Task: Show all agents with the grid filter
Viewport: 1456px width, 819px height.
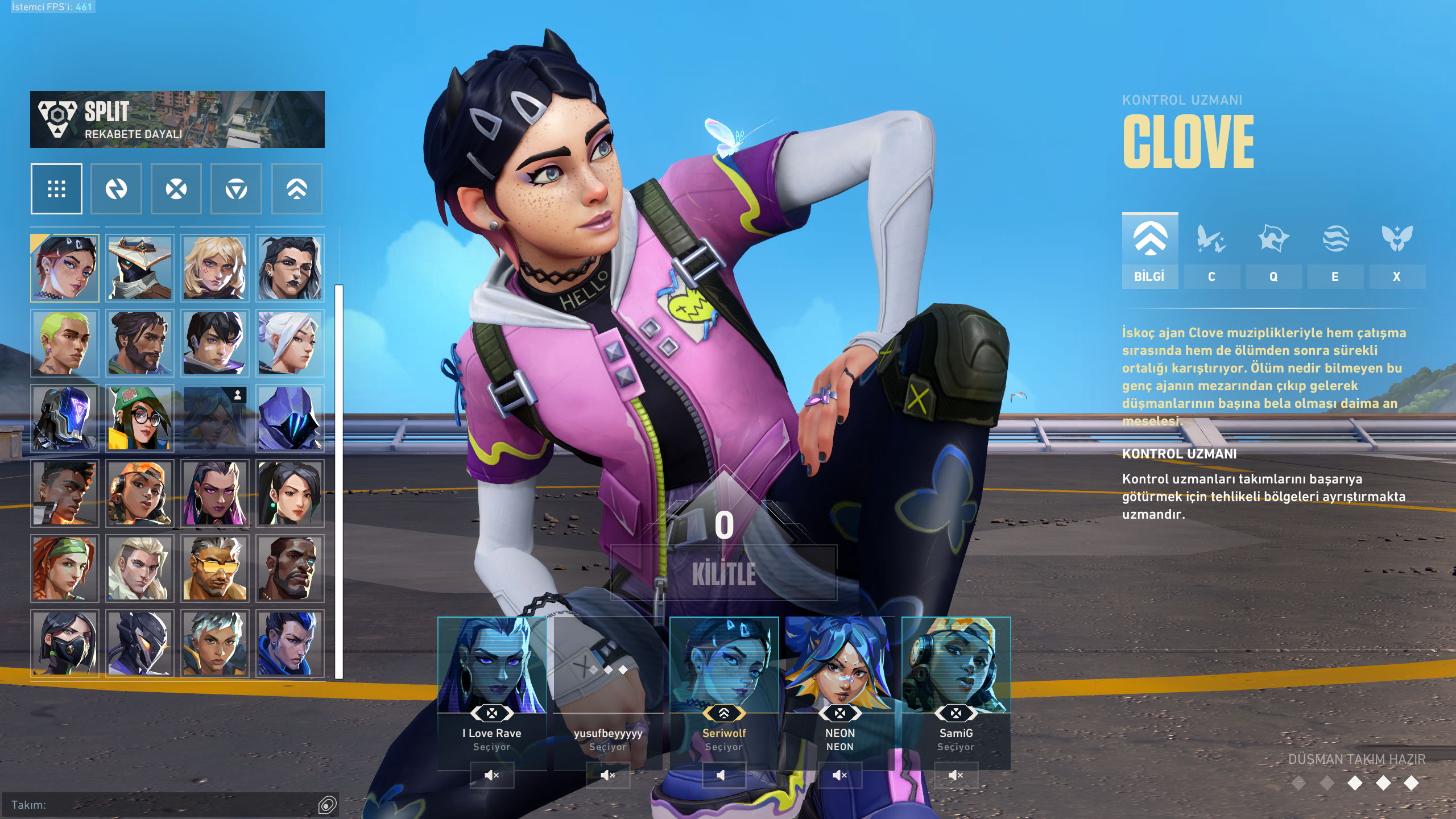Action: (x=56, y=189)
